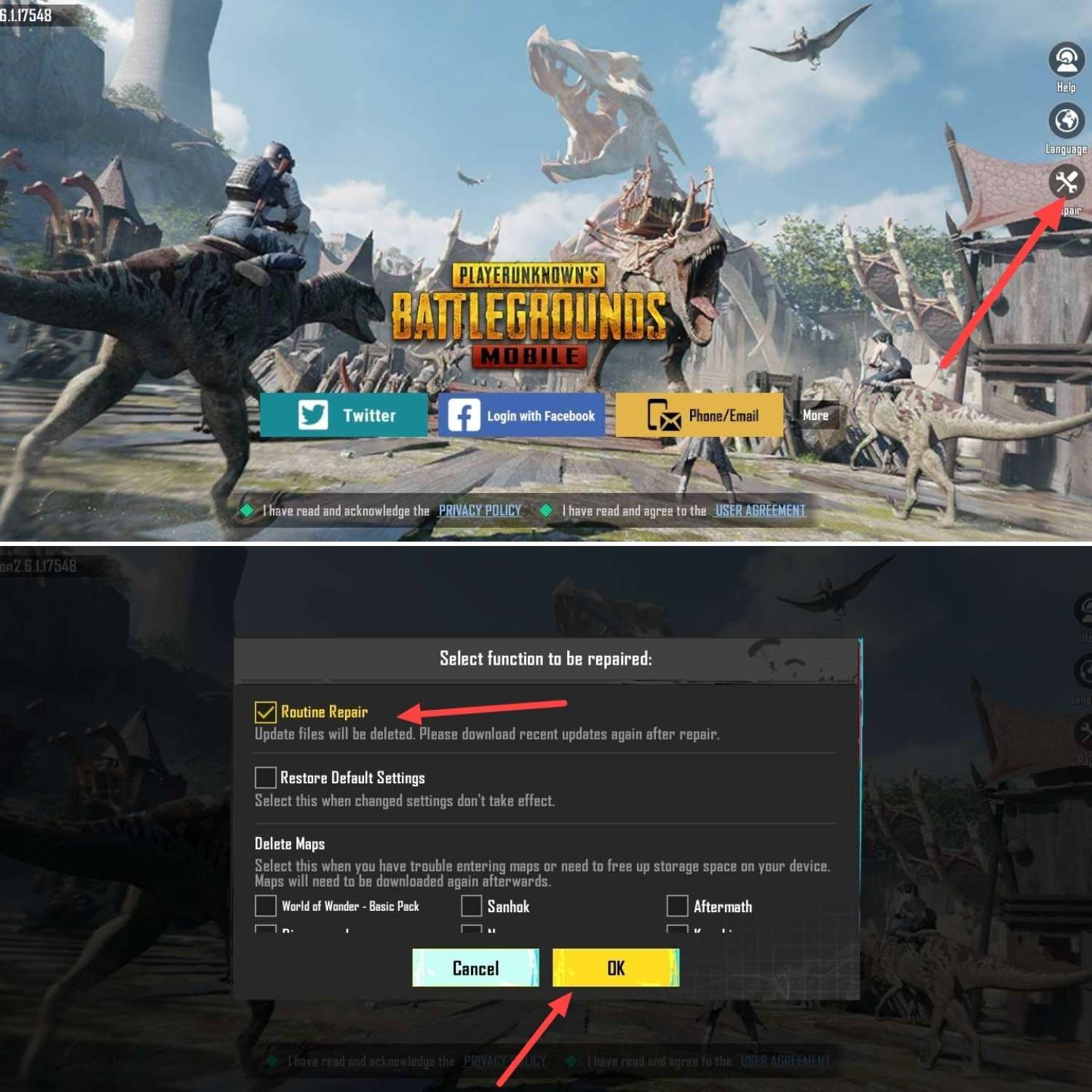Expand the More login options
This screenshot has width=1092, height=1092.
pyautogui.click(x=817, y=415)
